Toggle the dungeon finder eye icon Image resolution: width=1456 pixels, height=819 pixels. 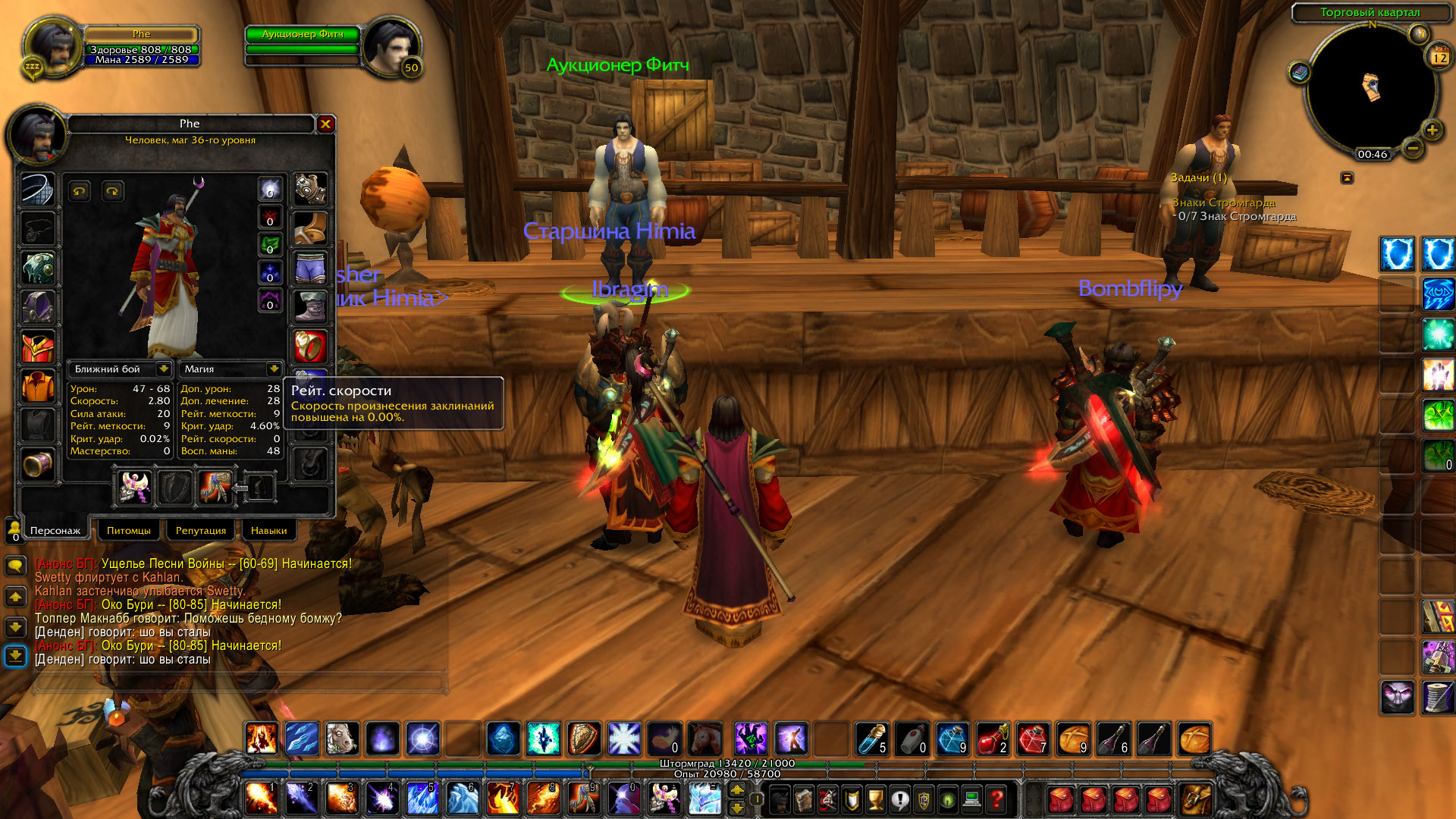click(947, 799)
